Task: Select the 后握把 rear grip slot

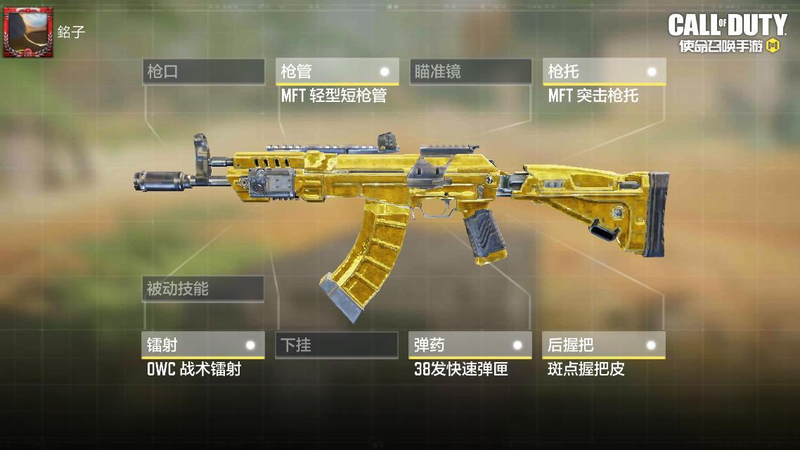Action: point(603,345)
